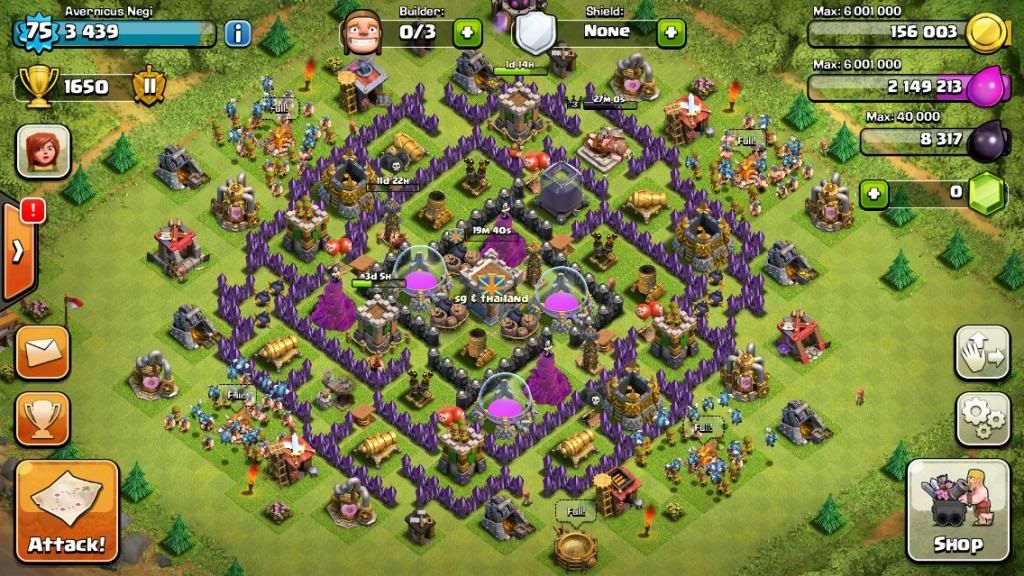
Task: View the trophy leaderboard button
Action: (43, 418)
